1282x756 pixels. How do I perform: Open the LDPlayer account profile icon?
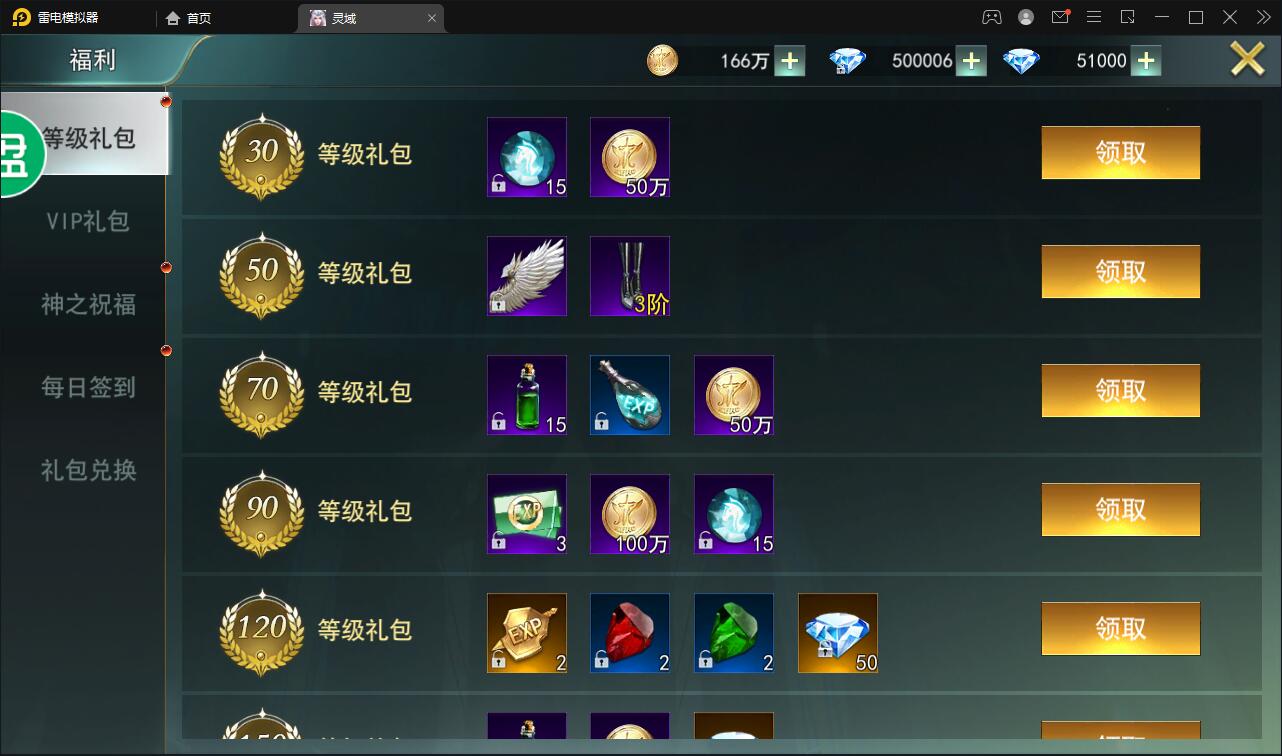pos(1024,16)
